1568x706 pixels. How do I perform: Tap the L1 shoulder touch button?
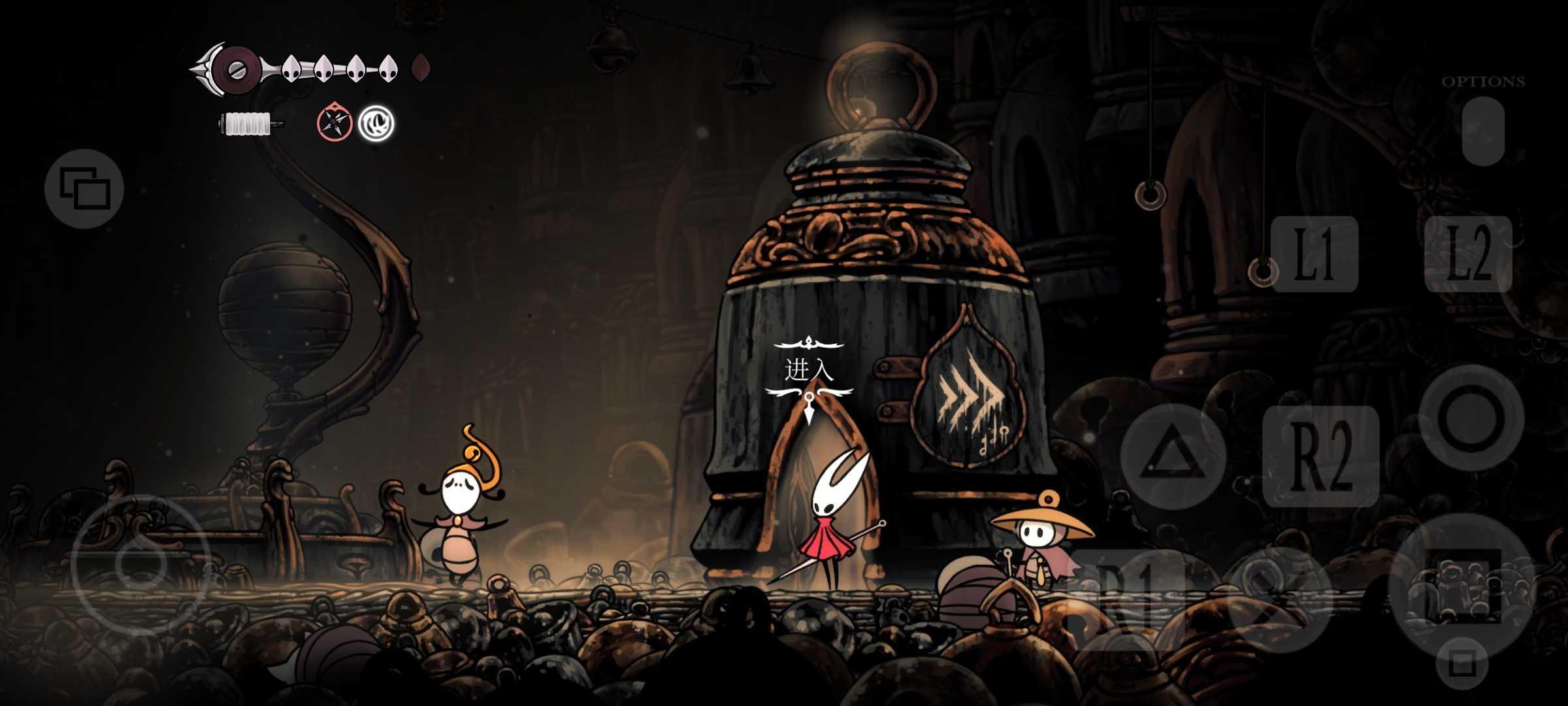1315,254
